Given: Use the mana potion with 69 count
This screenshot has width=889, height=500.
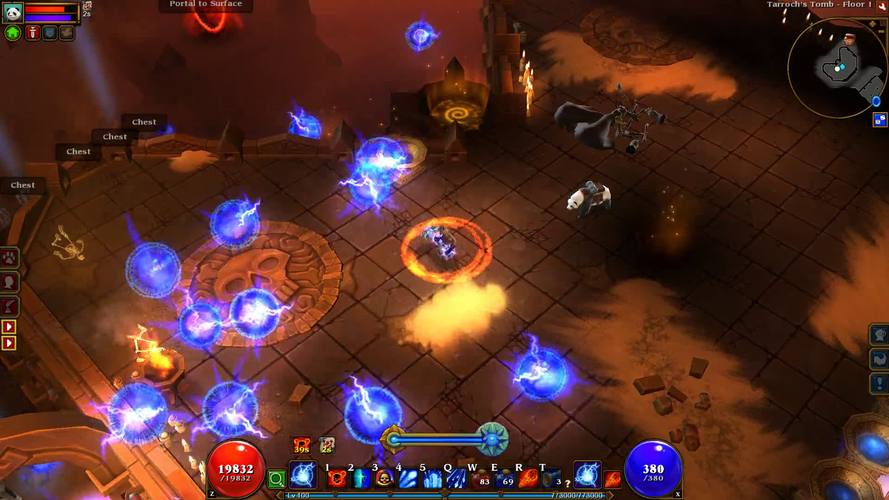Looking at the screenshot, I should coord(505,479).
